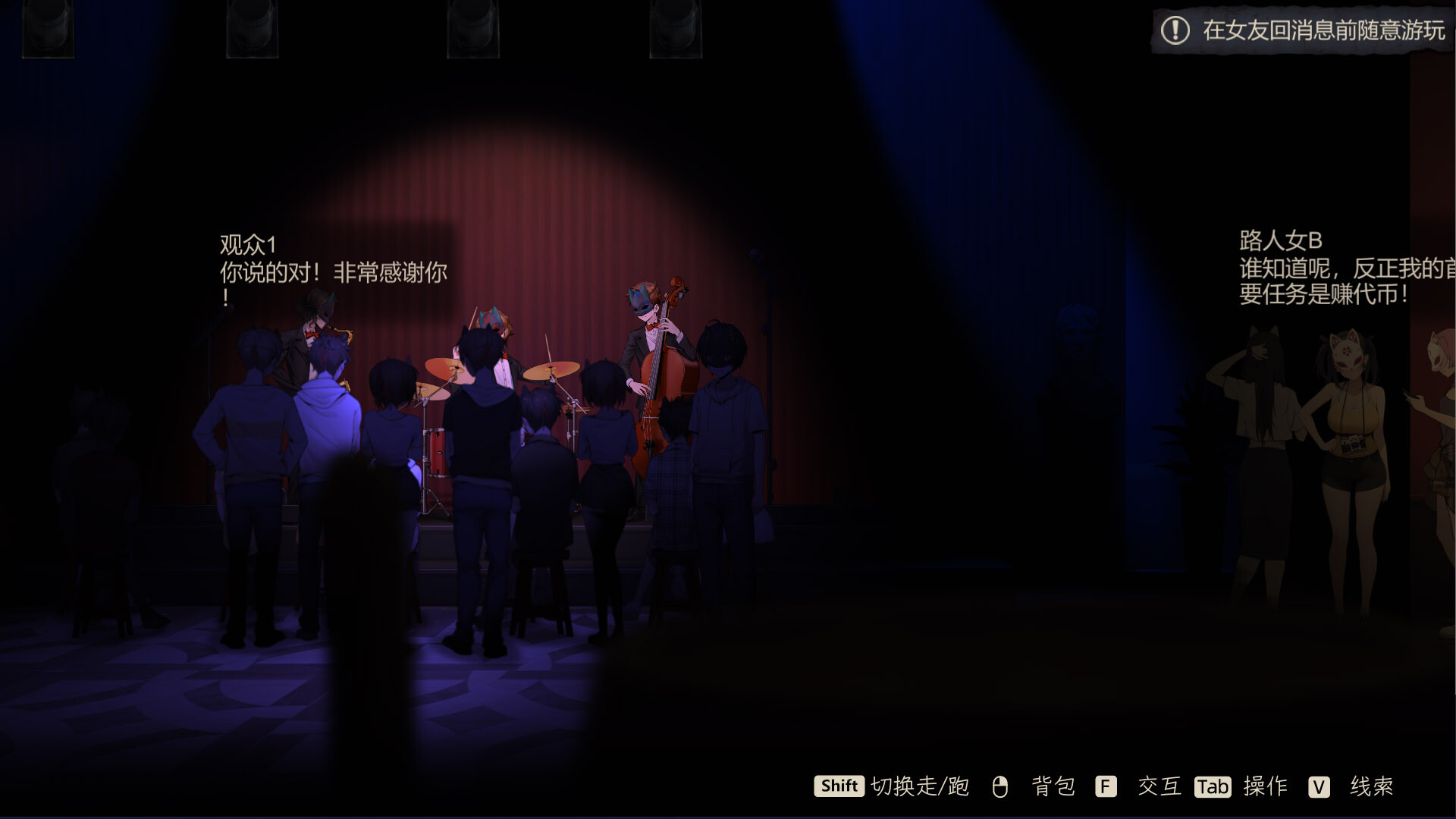
Task: Click the F key interact icon
Action: point(1105,787)
